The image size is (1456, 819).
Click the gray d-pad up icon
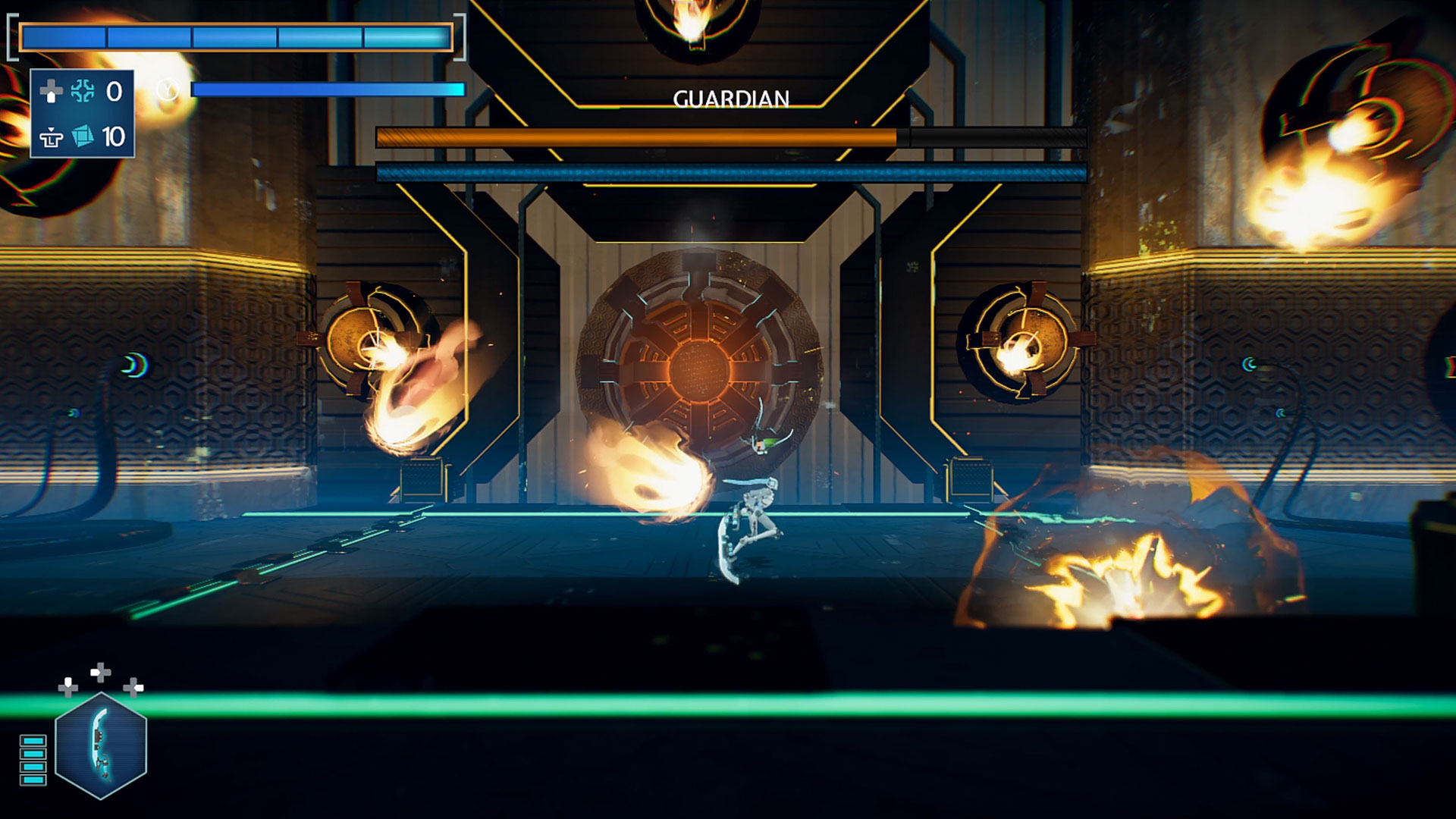[52, 92]
